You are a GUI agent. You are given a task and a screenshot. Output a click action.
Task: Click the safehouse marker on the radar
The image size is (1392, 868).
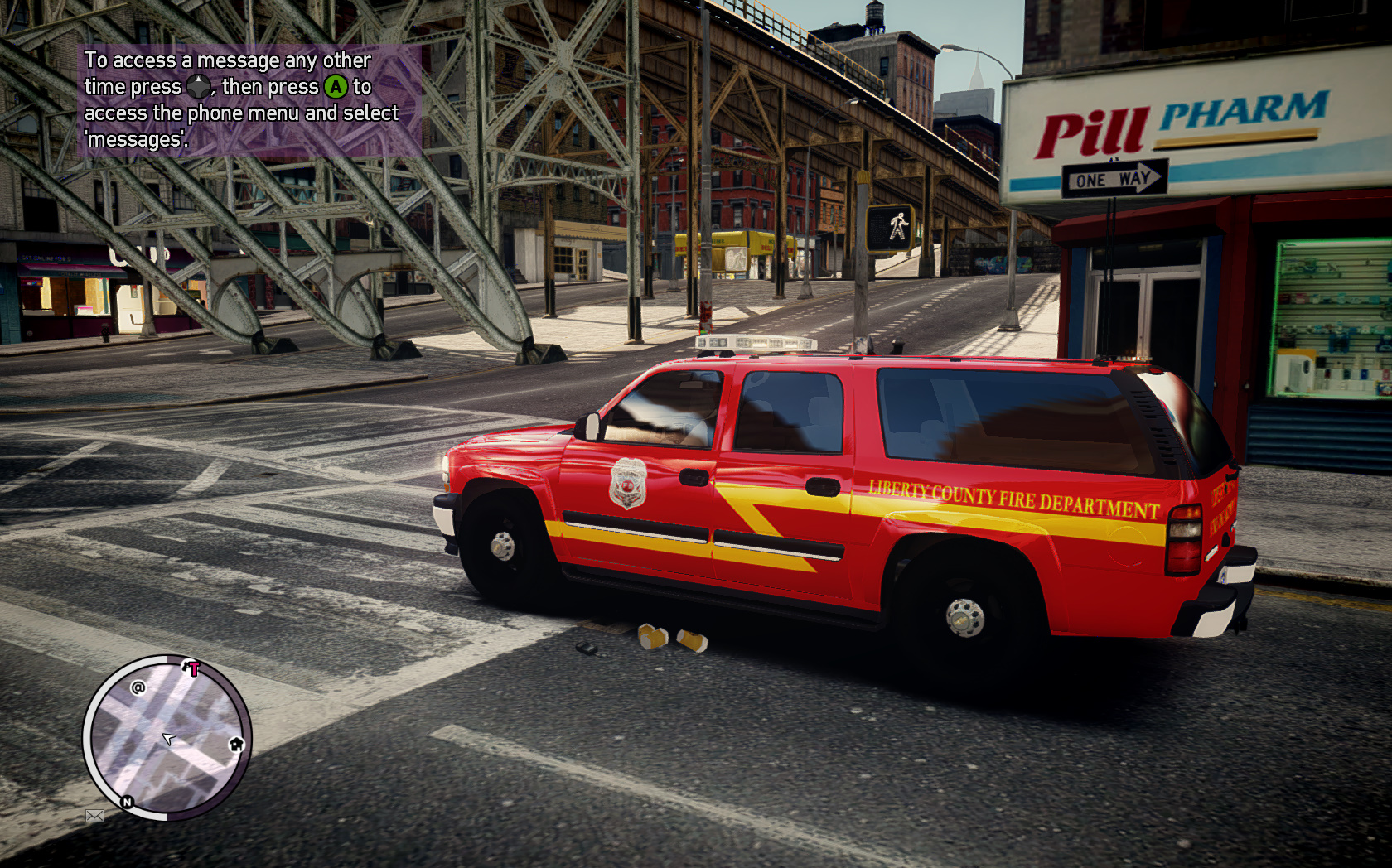(x=236, y=744)
